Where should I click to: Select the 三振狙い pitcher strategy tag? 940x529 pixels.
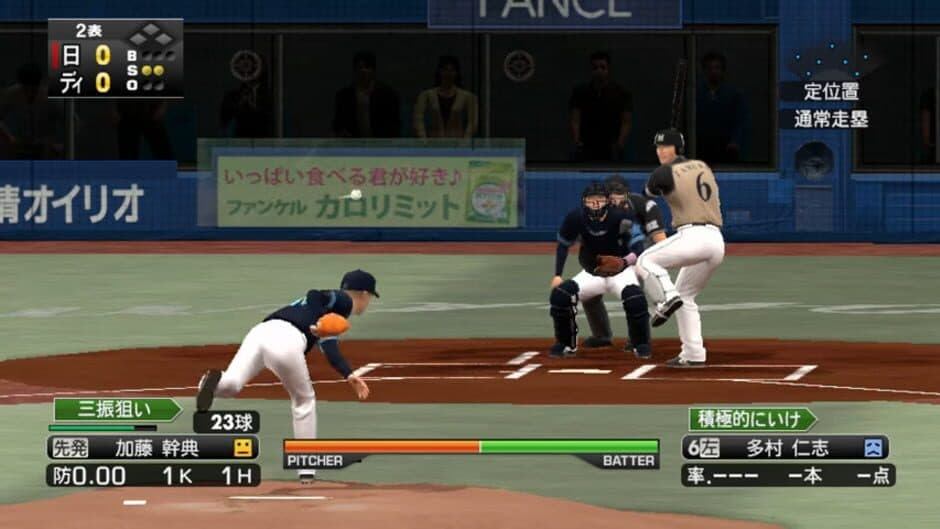116,410
